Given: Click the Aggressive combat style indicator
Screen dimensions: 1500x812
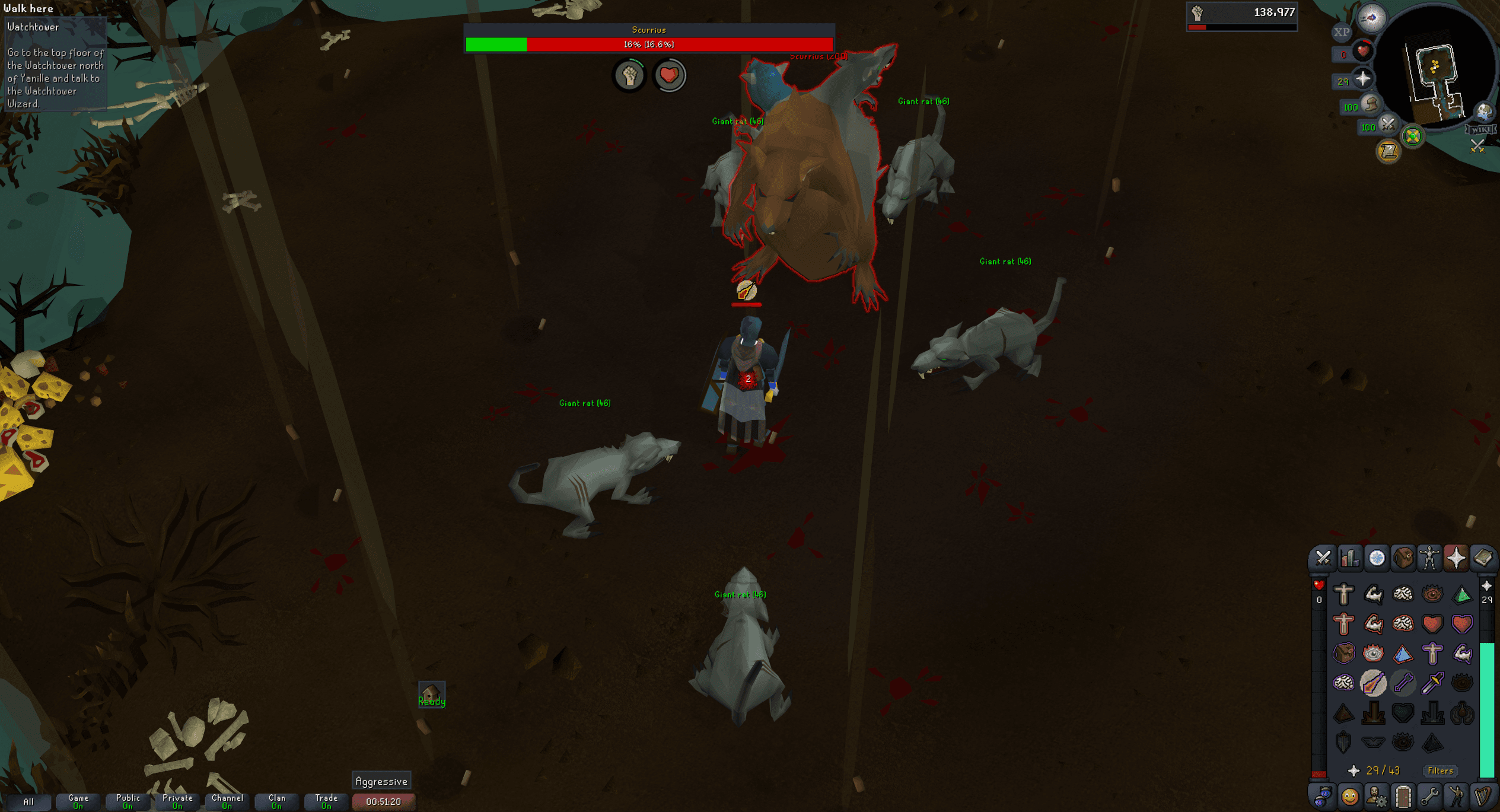Looking at the screenshot, I should 383,781.
